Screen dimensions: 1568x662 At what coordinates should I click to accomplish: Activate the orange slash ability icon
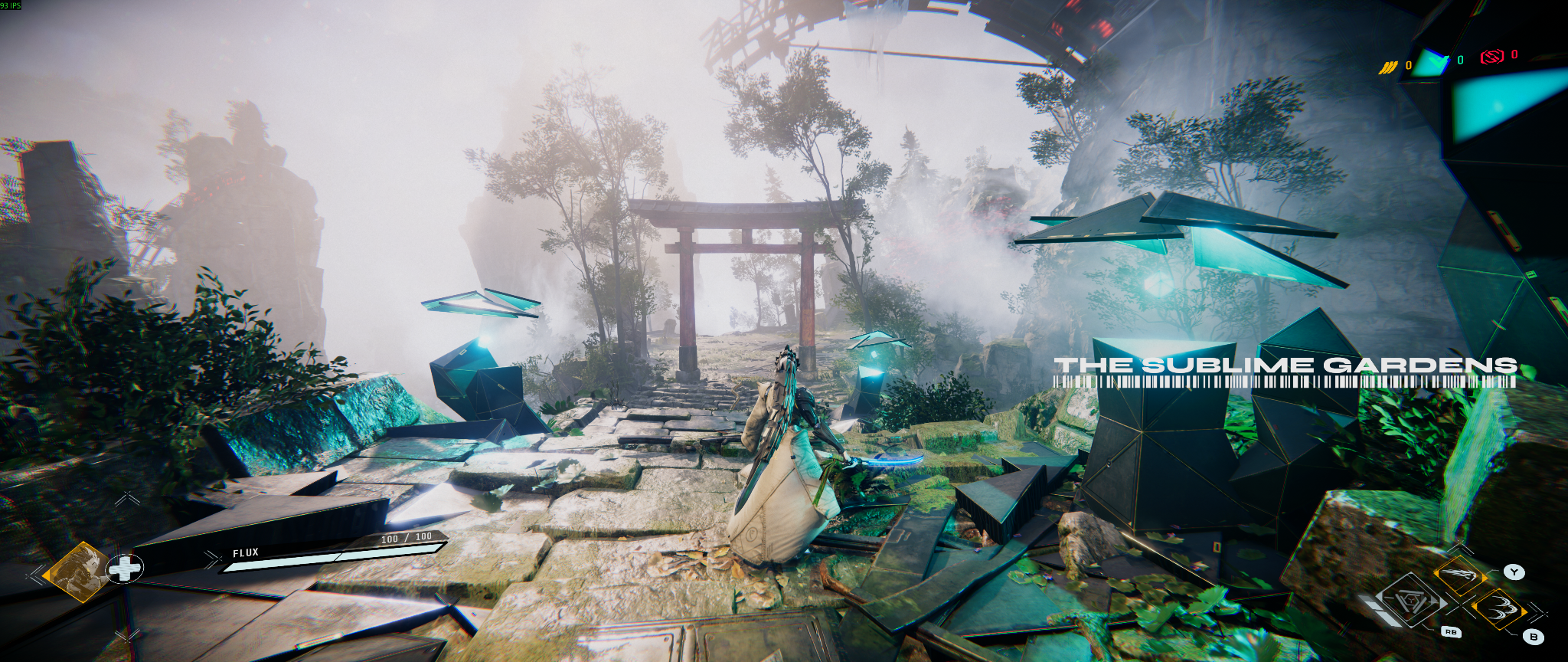(1460, 575)
